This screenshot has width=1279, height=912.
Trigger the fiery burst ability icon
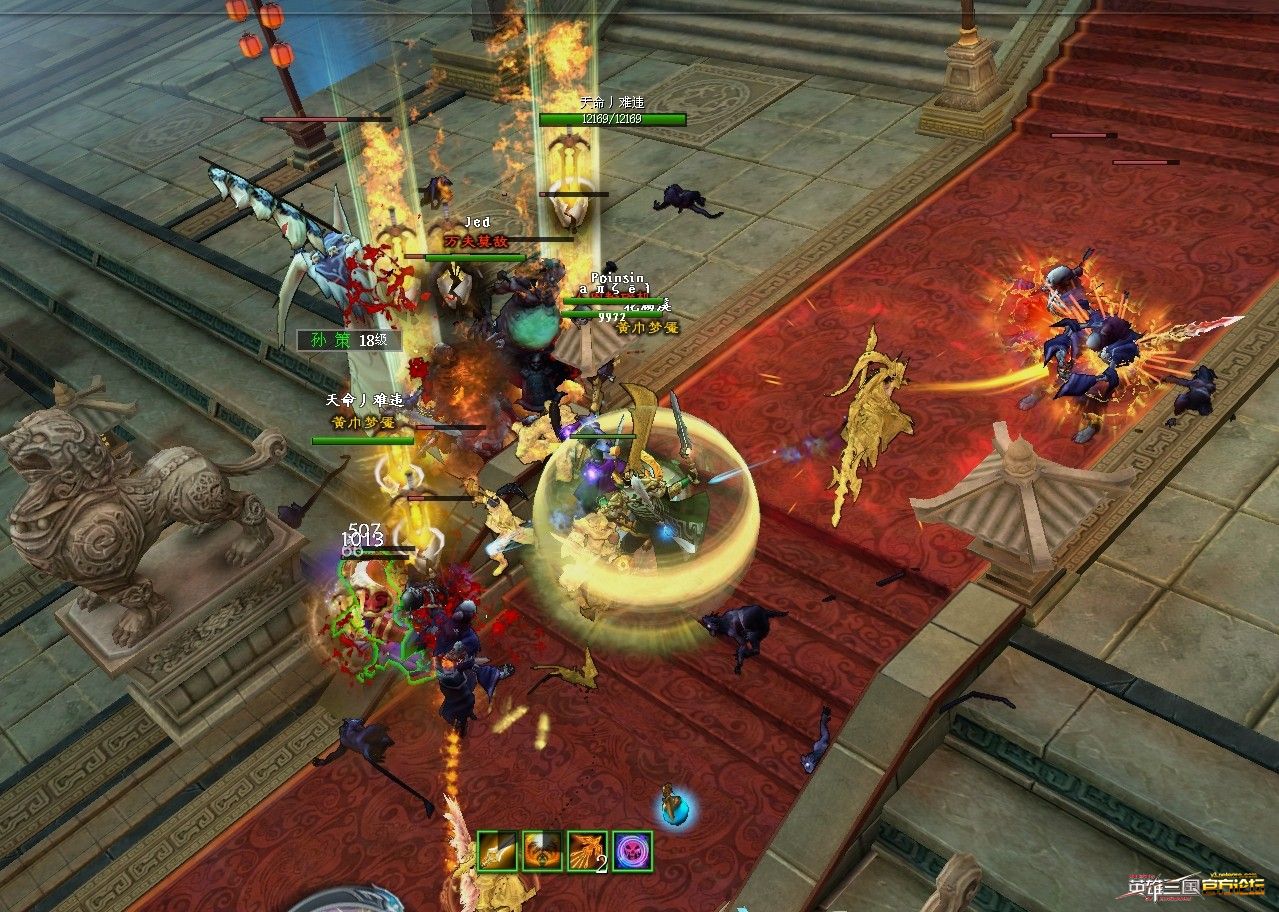pyautogui.click(x=542, y=851)
